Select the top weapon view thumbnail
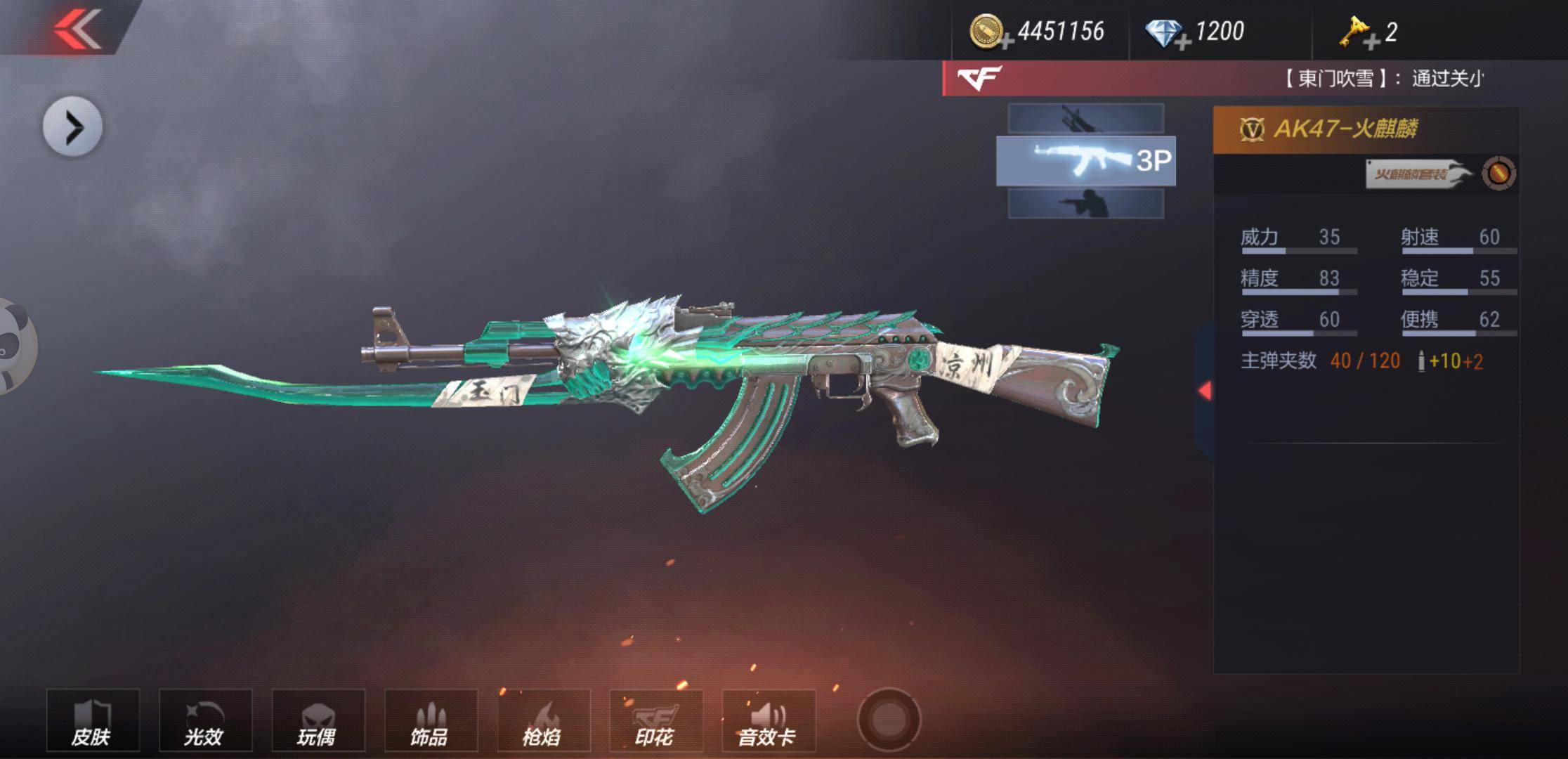 click(x=1085, y=118)
